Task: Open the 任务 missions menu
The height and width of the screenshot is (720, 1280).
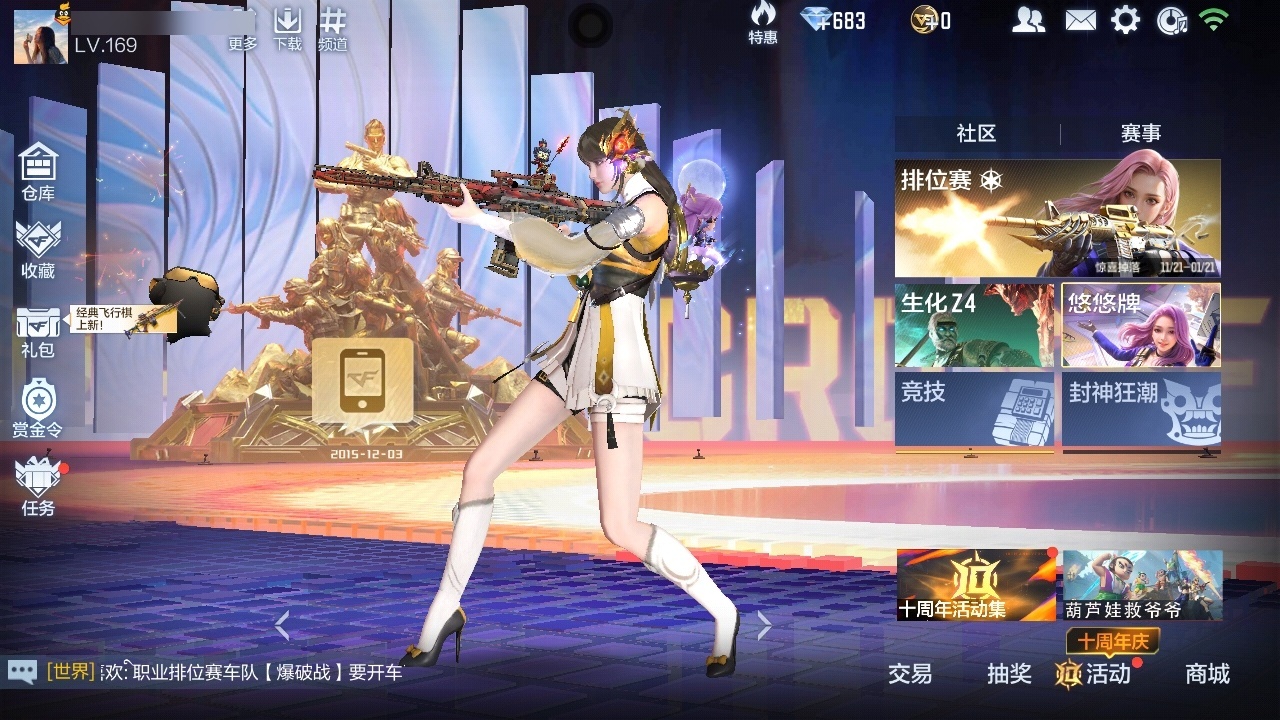Action: click(x=38, y=485)
